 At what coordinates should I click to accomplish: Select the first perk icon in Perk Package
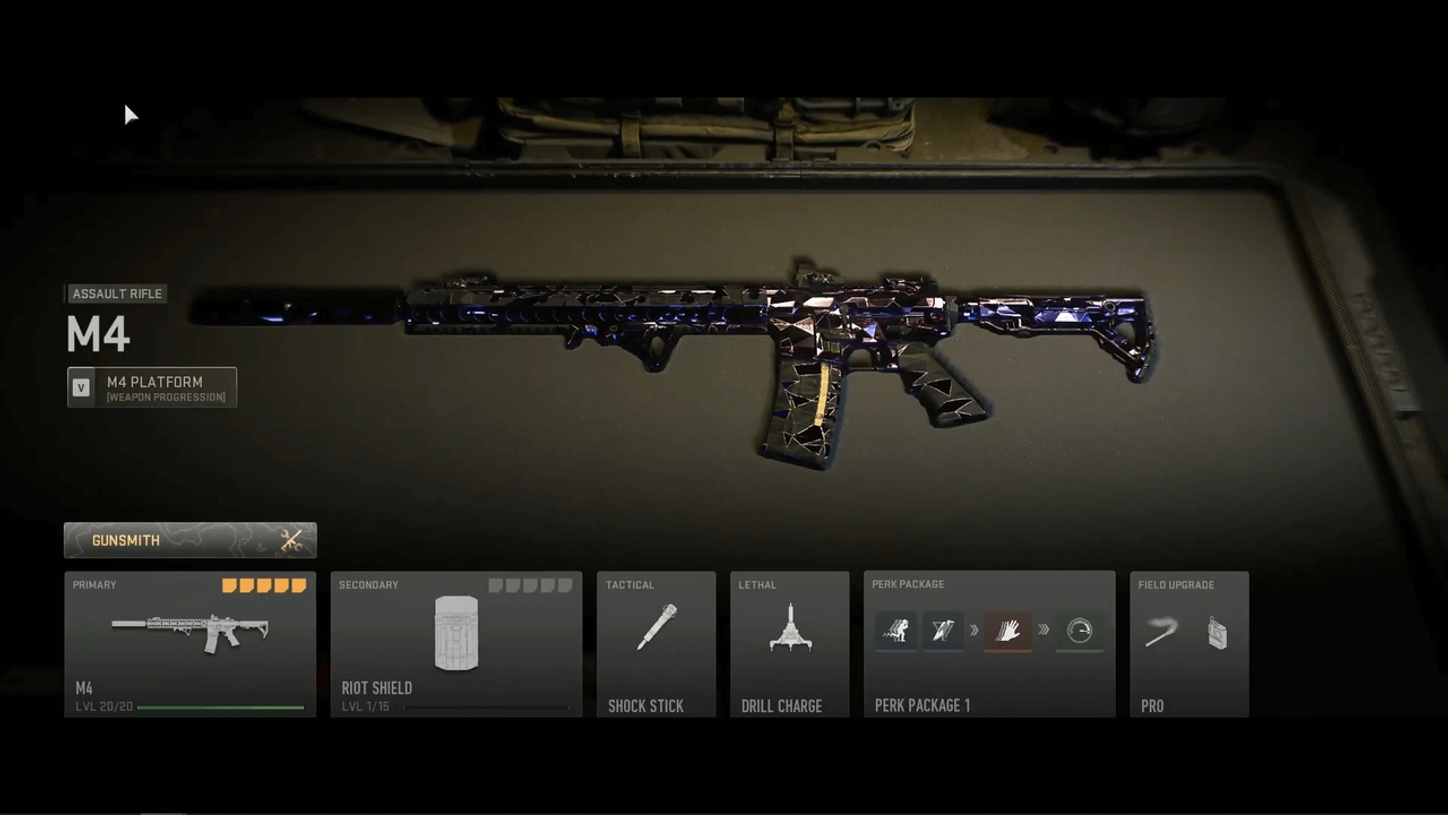tap(895, 631)
